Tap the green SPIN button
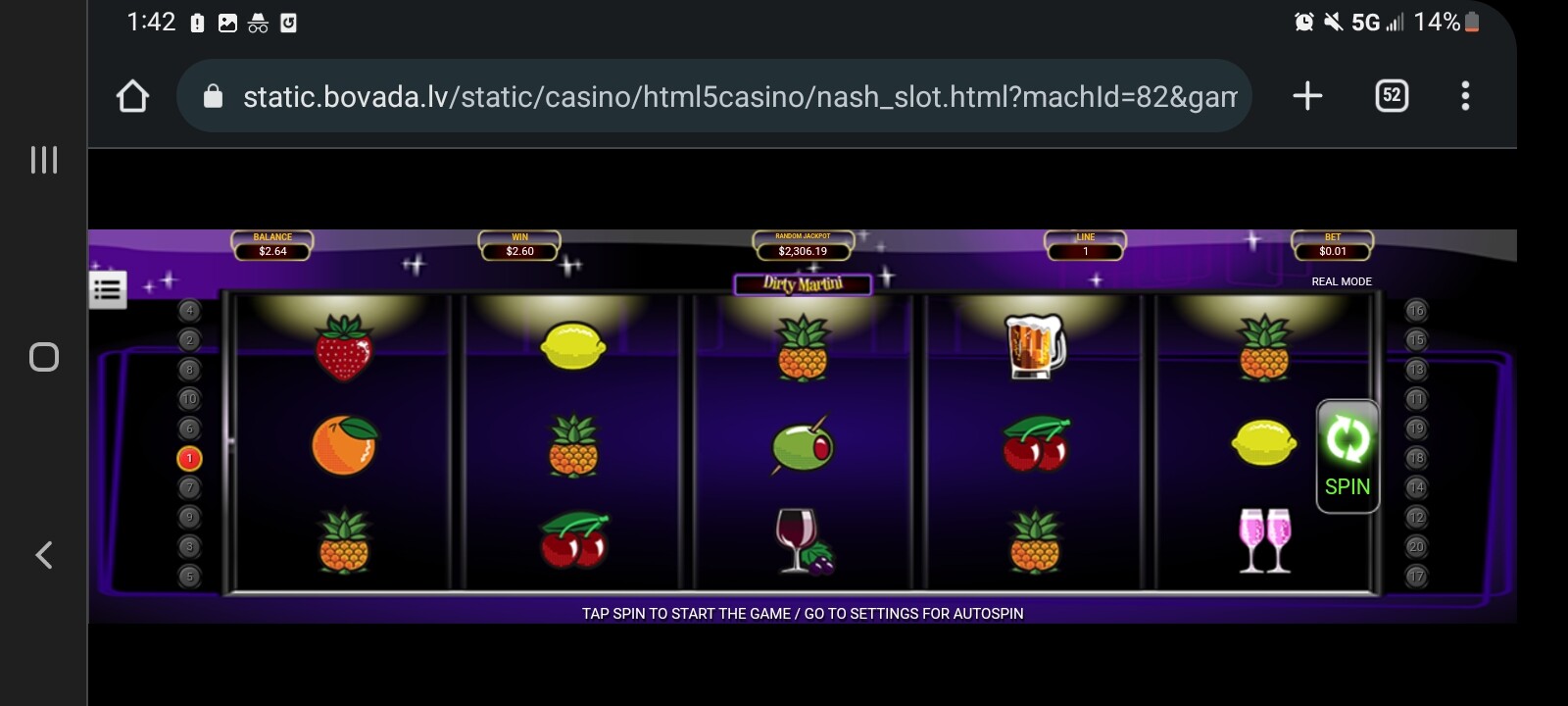 tap(1347, 456)
